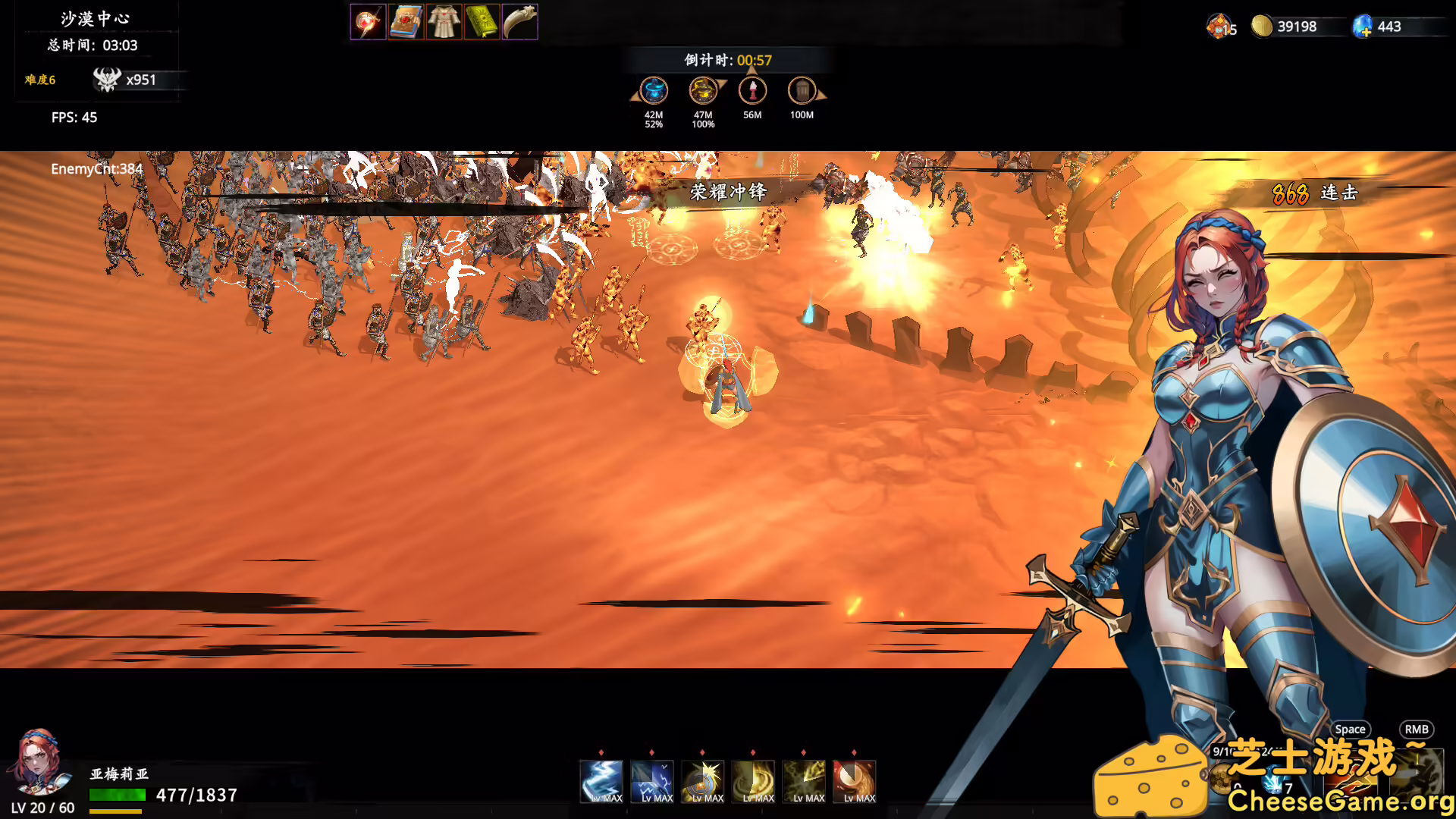
Task: Select the yellow tome equipment slot
Action: (x=482, y=21)
